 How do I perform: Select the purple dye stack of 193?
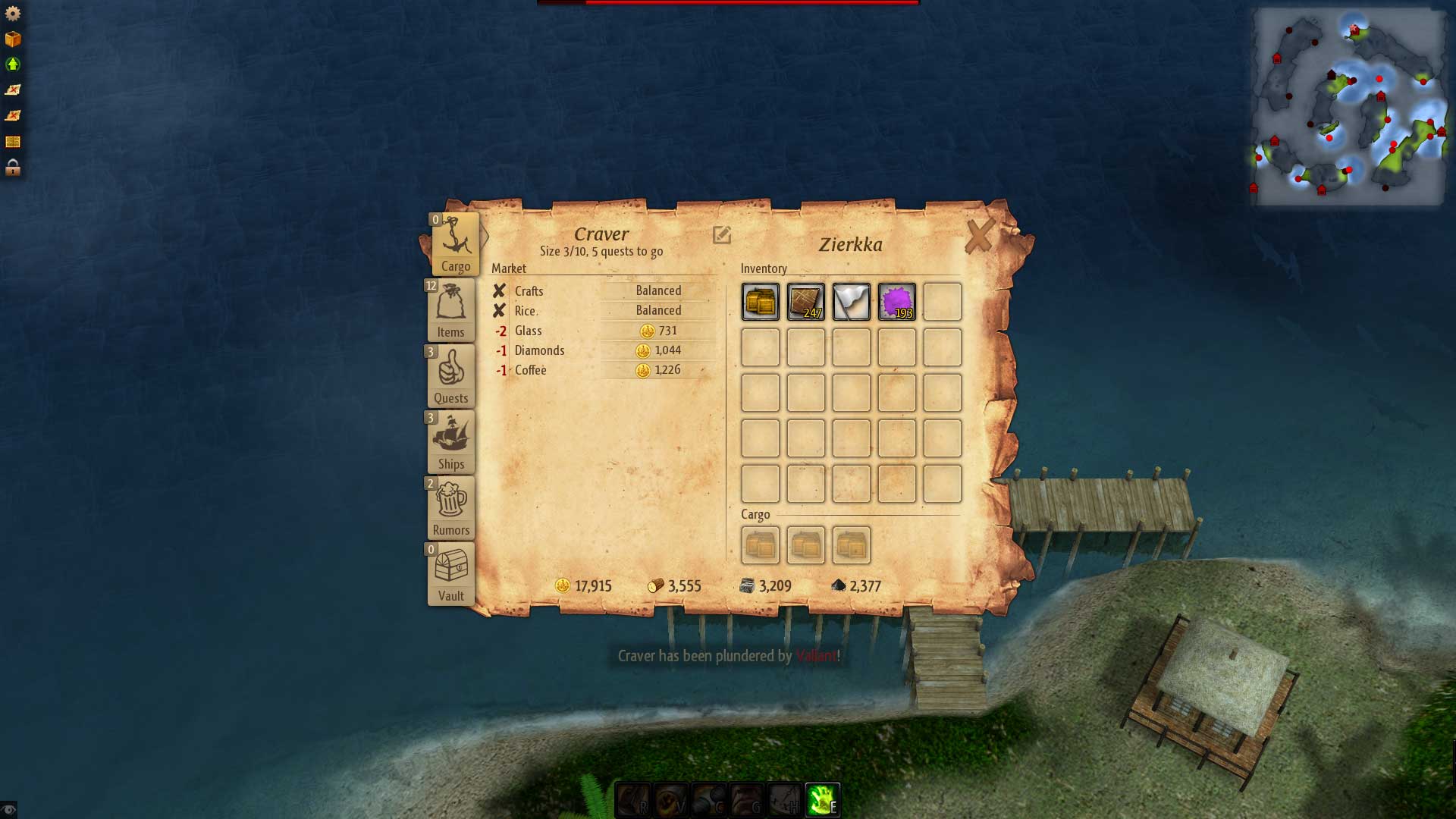tap(897, 302)
